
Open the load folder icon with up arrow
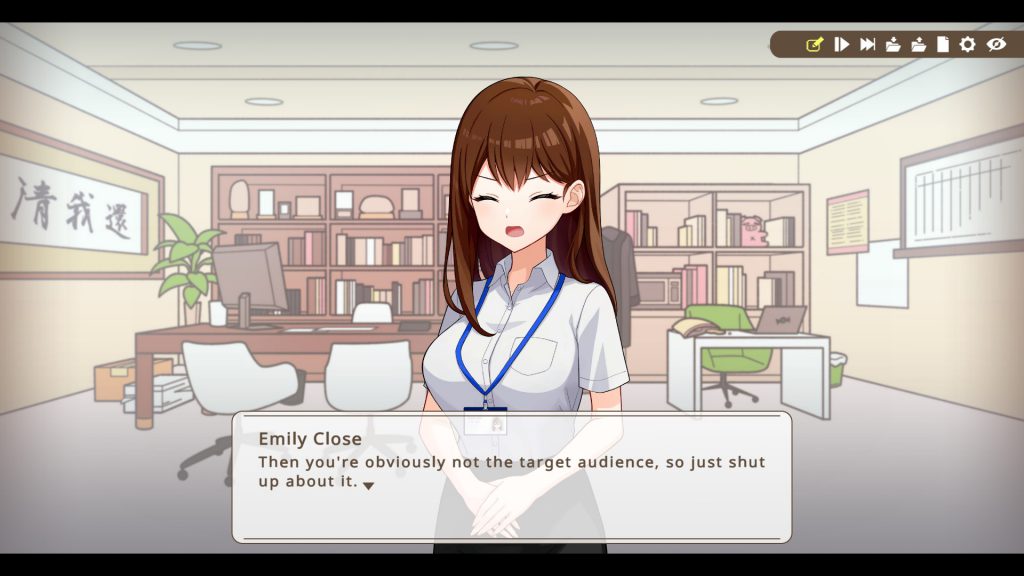(x=918, y=44)
